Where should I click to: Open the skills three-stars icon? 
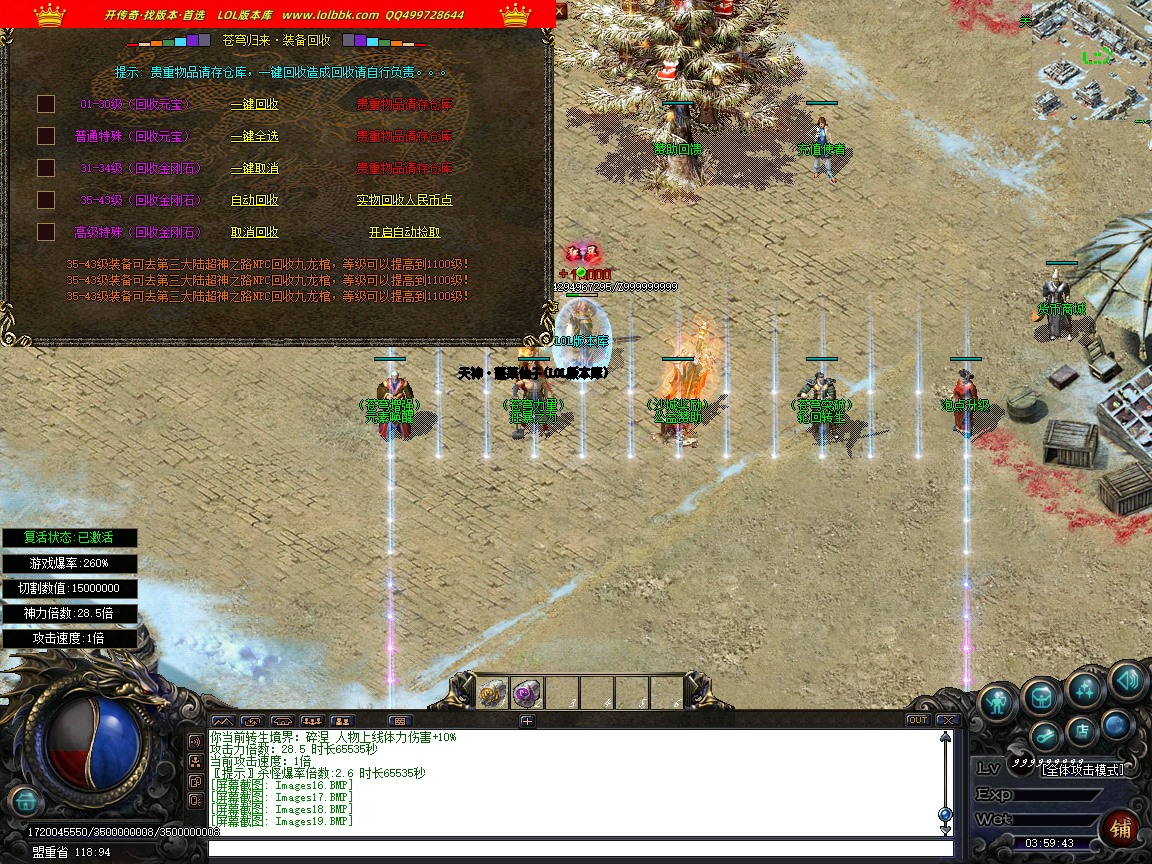(x=1084, y=688)
